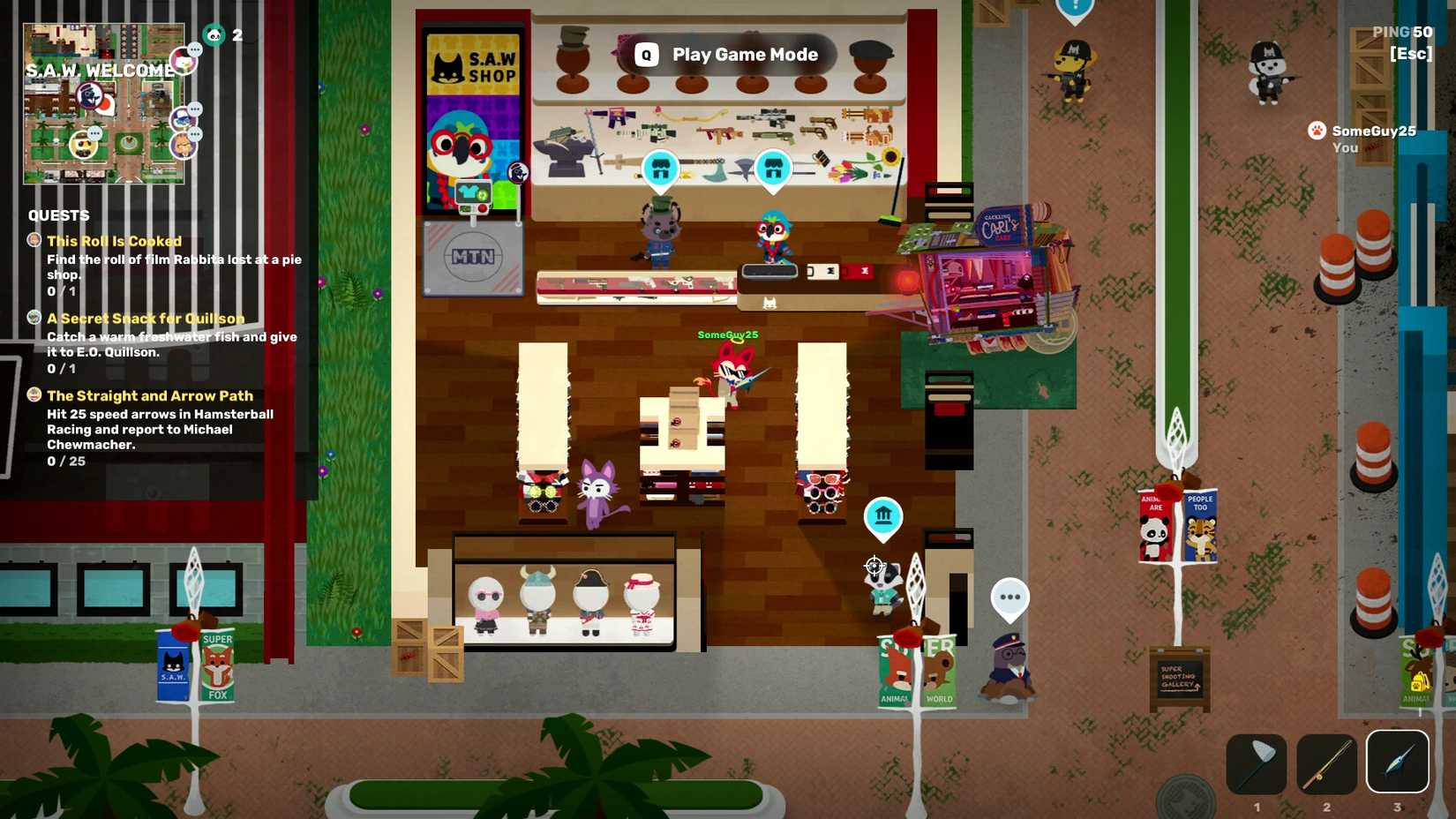Select the net tool in hotbar slot 1
Viewport: 1456px width, 819px height.
(x=1256, y=763)
